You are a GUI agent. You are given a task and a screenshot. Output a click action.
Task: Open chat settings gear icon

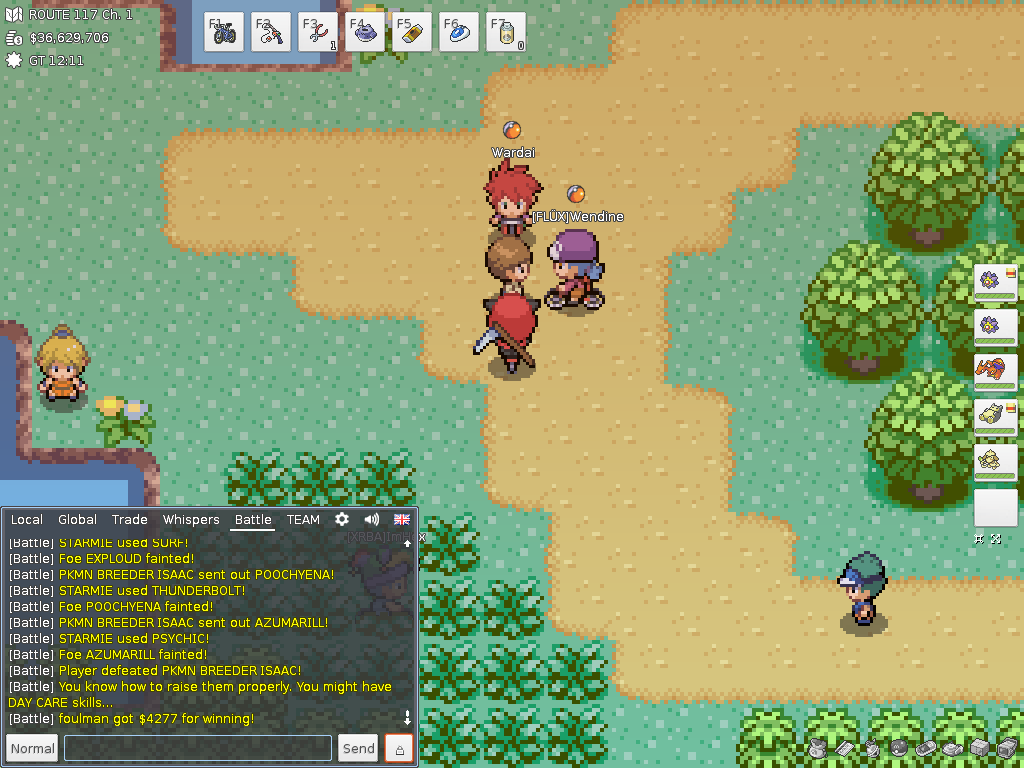[342, 520]
